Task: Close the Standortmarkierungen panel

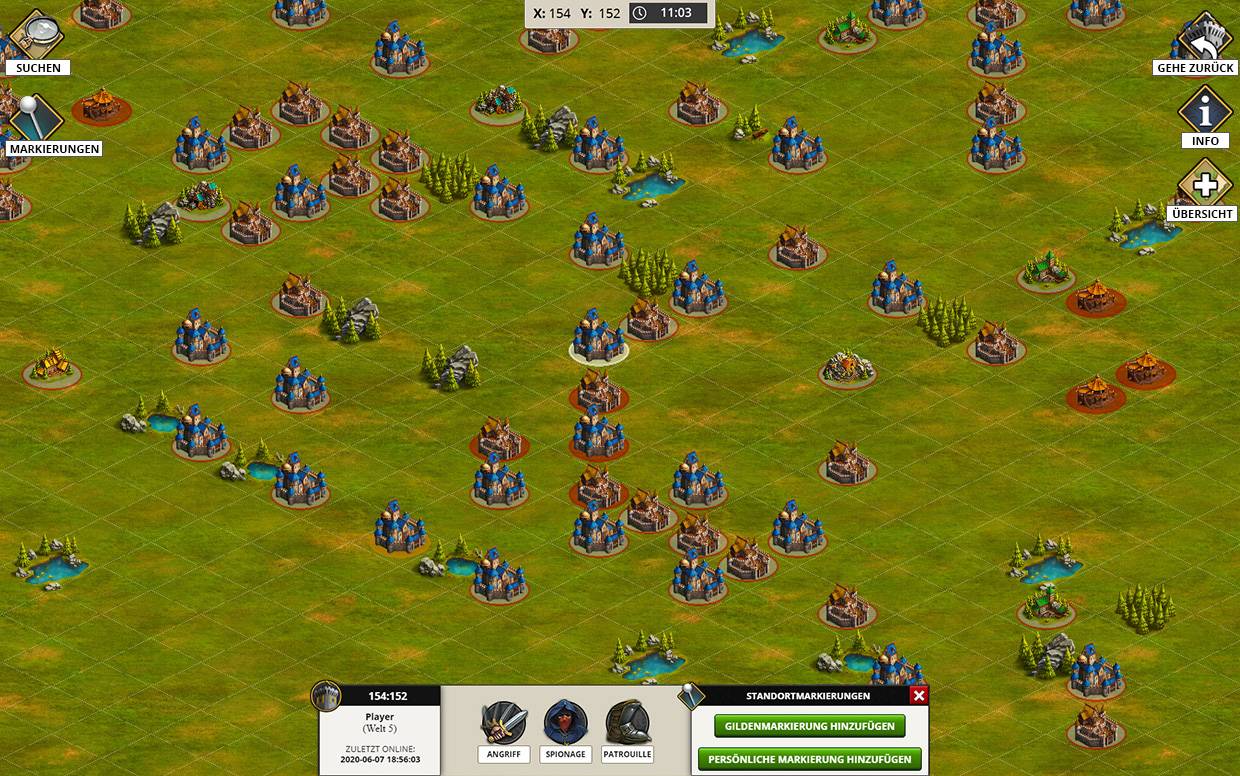Action: pyautogui.click(x=919, y=696)
